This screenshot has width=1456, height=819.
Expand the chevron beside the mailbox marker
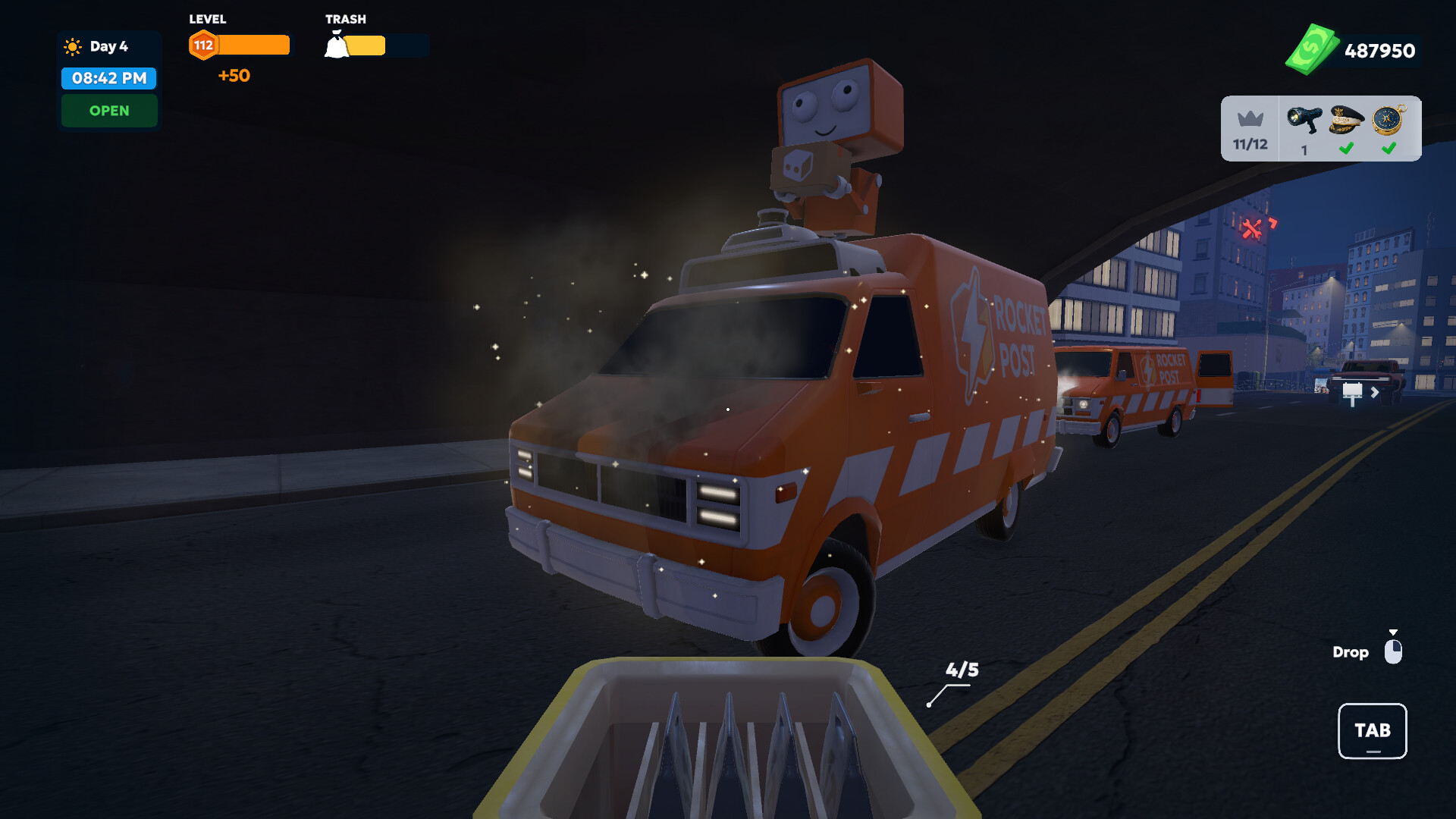[x=1375, y=393]
